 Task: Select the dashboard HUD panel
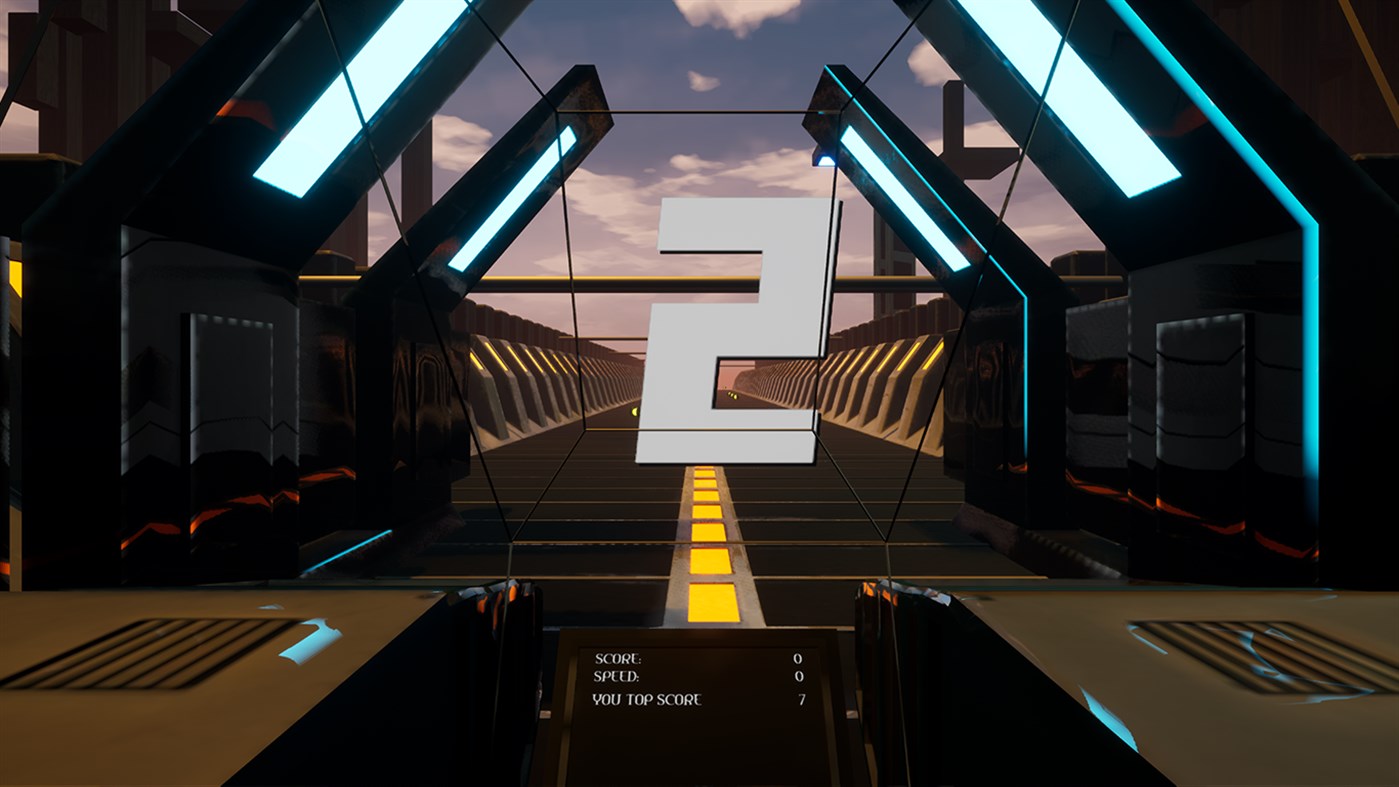[700, 680]
